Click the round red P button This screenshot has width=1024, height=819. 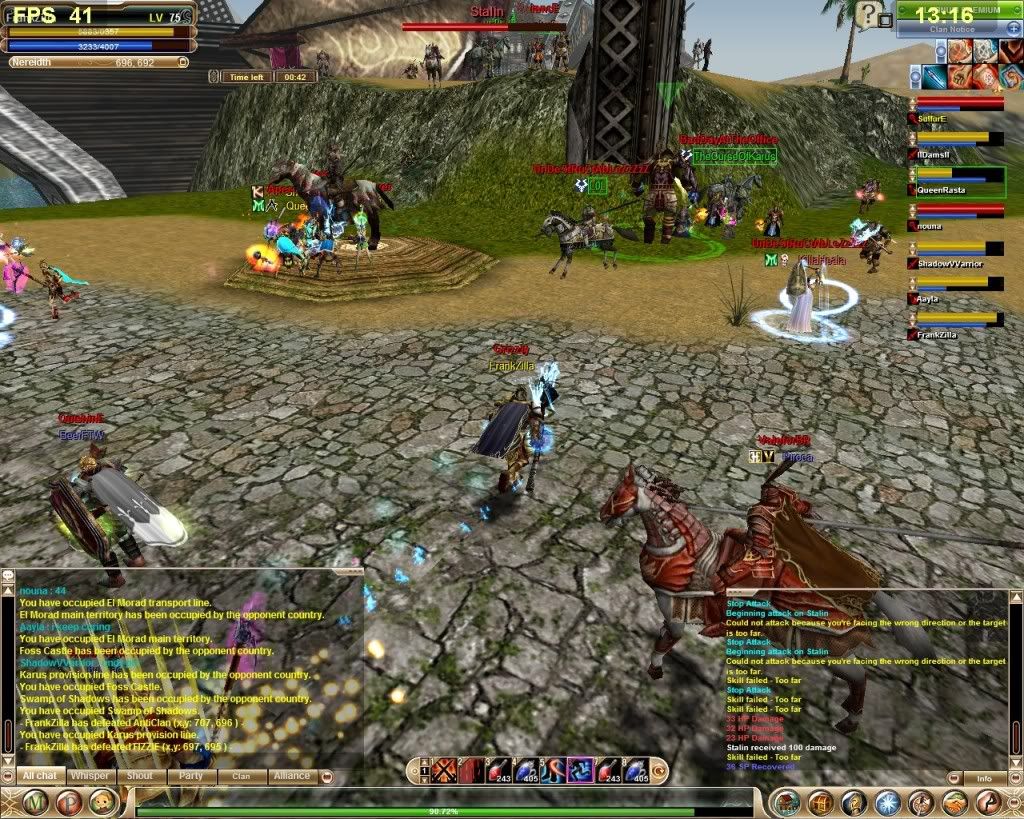(68, 802)
